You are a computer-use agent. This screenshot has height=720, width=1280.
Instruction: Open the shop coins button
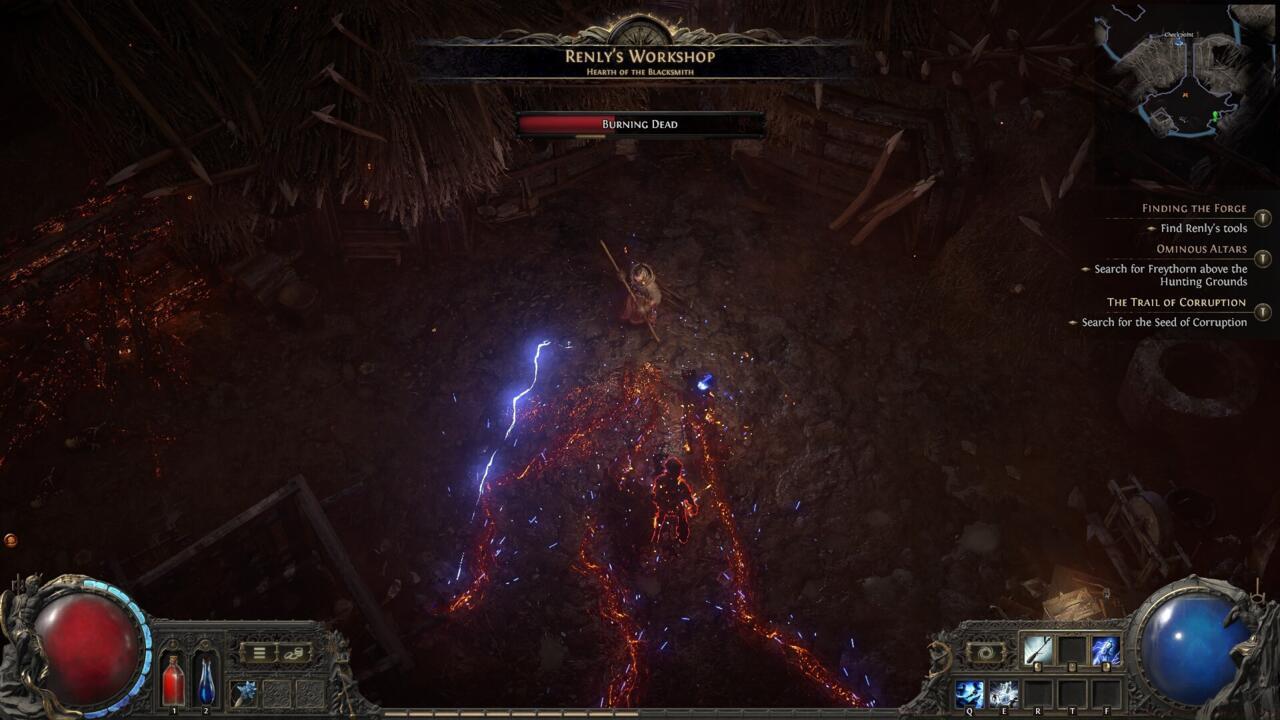pos(293,653)
